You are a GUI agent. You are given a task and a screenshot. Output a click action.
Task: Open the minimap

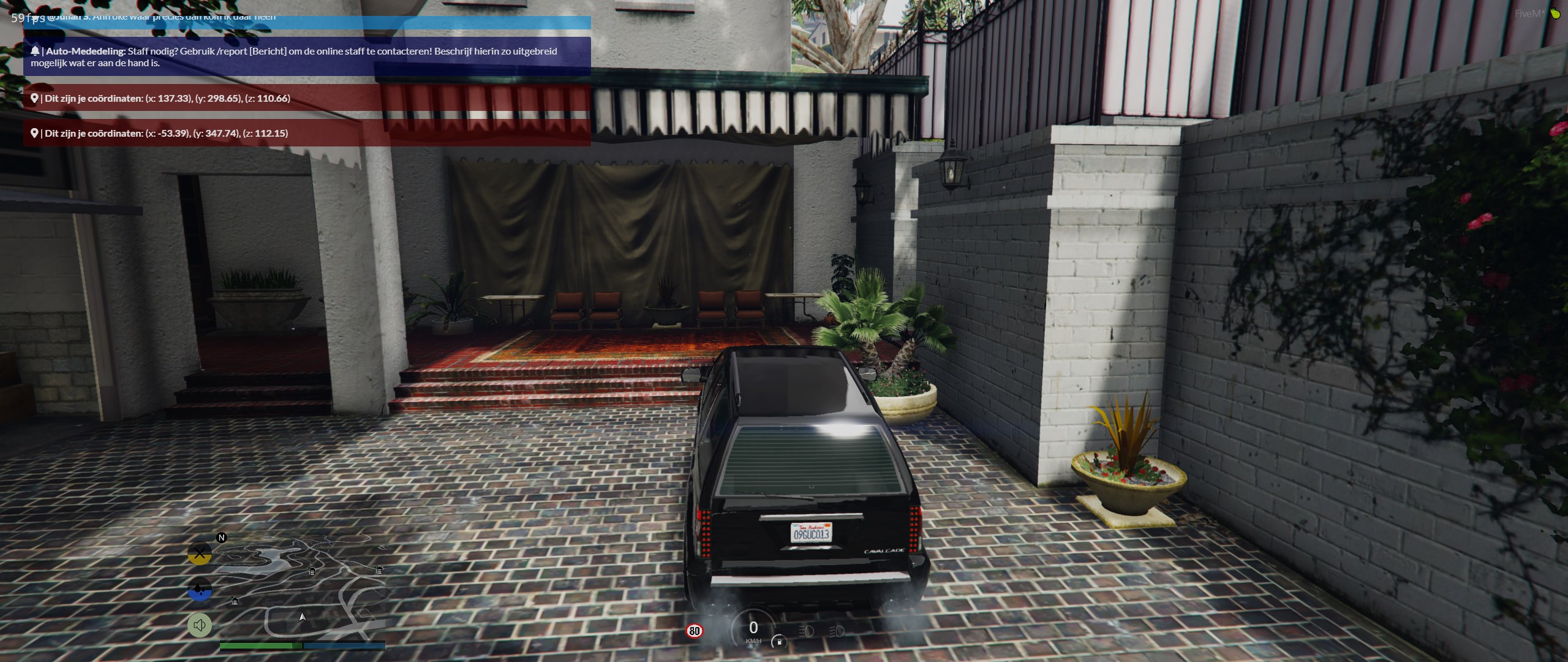click(303, 588)
